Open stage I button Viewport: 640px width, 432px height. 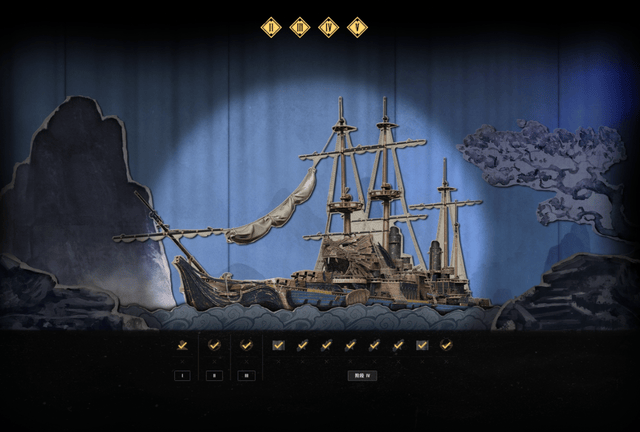point(182,376)
